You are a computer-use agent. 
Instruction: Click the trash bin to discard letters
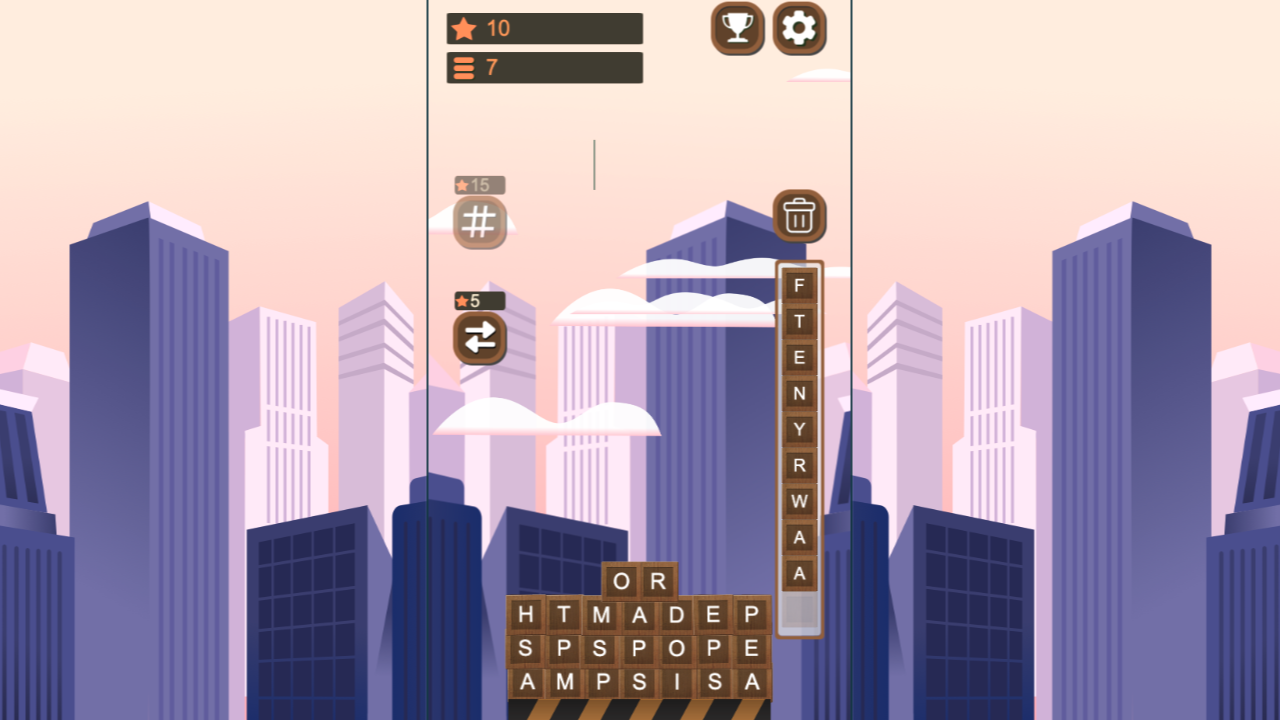click(797, 216)
